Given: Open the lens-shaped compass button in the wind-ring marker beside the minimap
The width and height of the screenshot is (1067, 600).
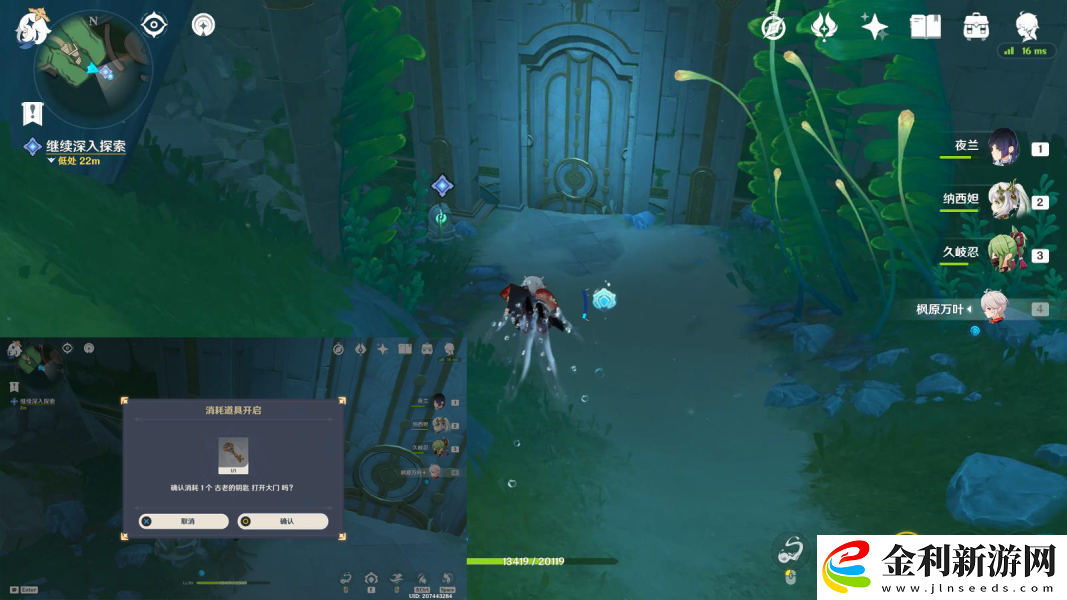Looking at the screenshot, I should coord(203,25).
